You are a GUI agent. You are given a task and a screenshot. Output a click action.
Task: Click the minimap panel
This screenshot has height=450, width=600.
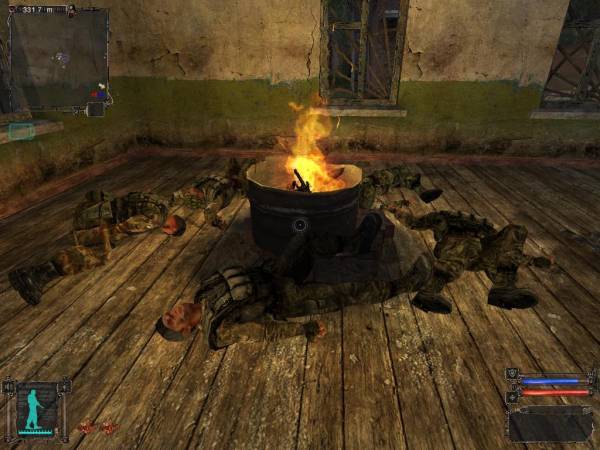pos(58,58)
